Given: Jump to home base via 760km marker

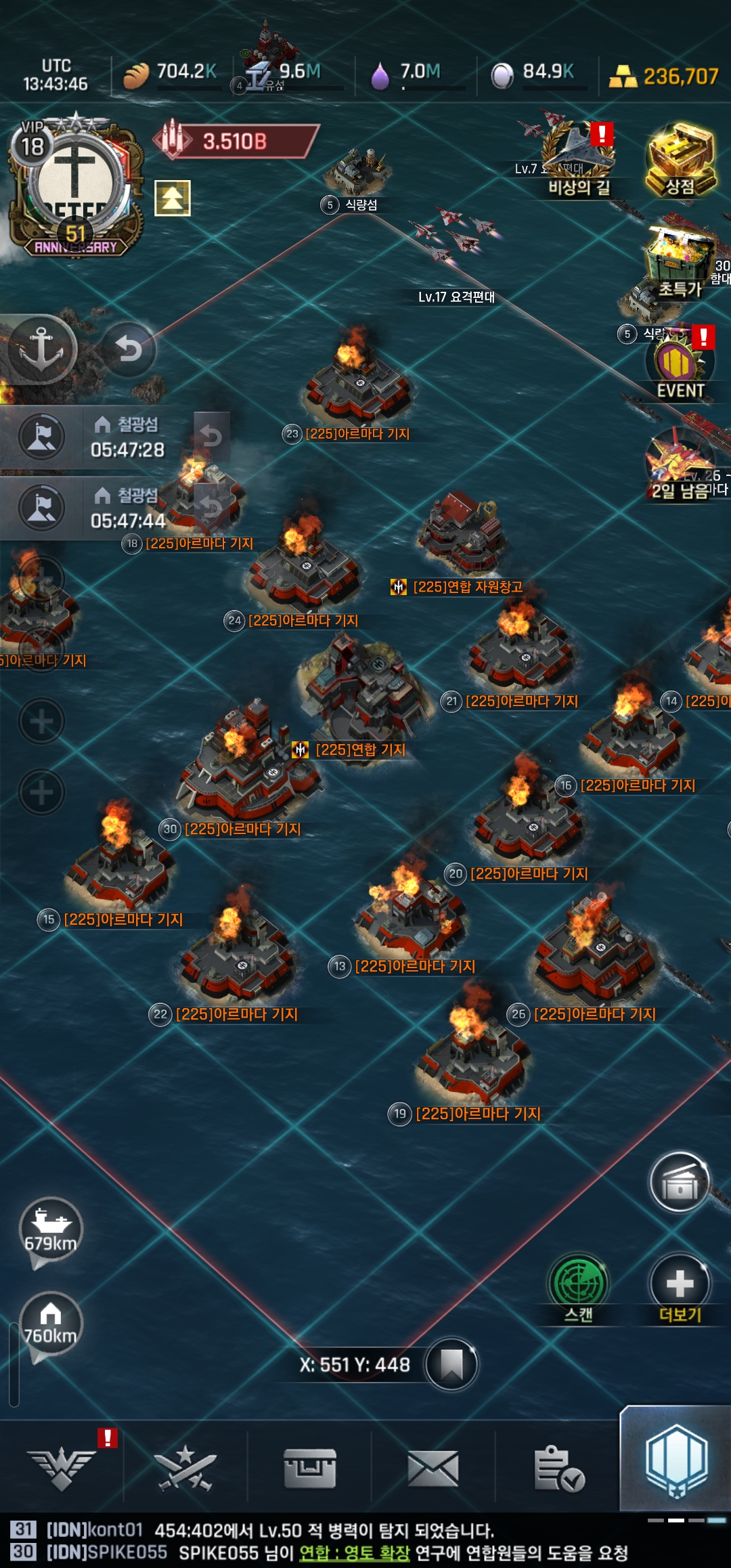Looking at the screenshot, I should (51, 1325).
